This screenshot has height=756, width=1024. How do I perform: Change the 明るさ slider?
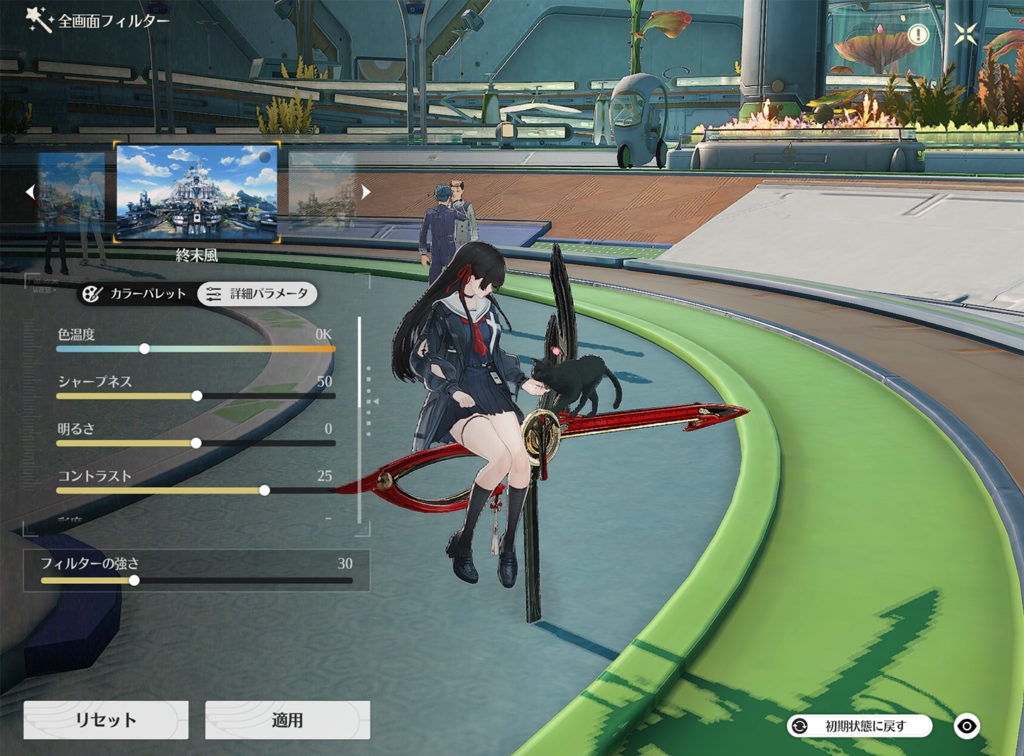click(x=196, y=443)
